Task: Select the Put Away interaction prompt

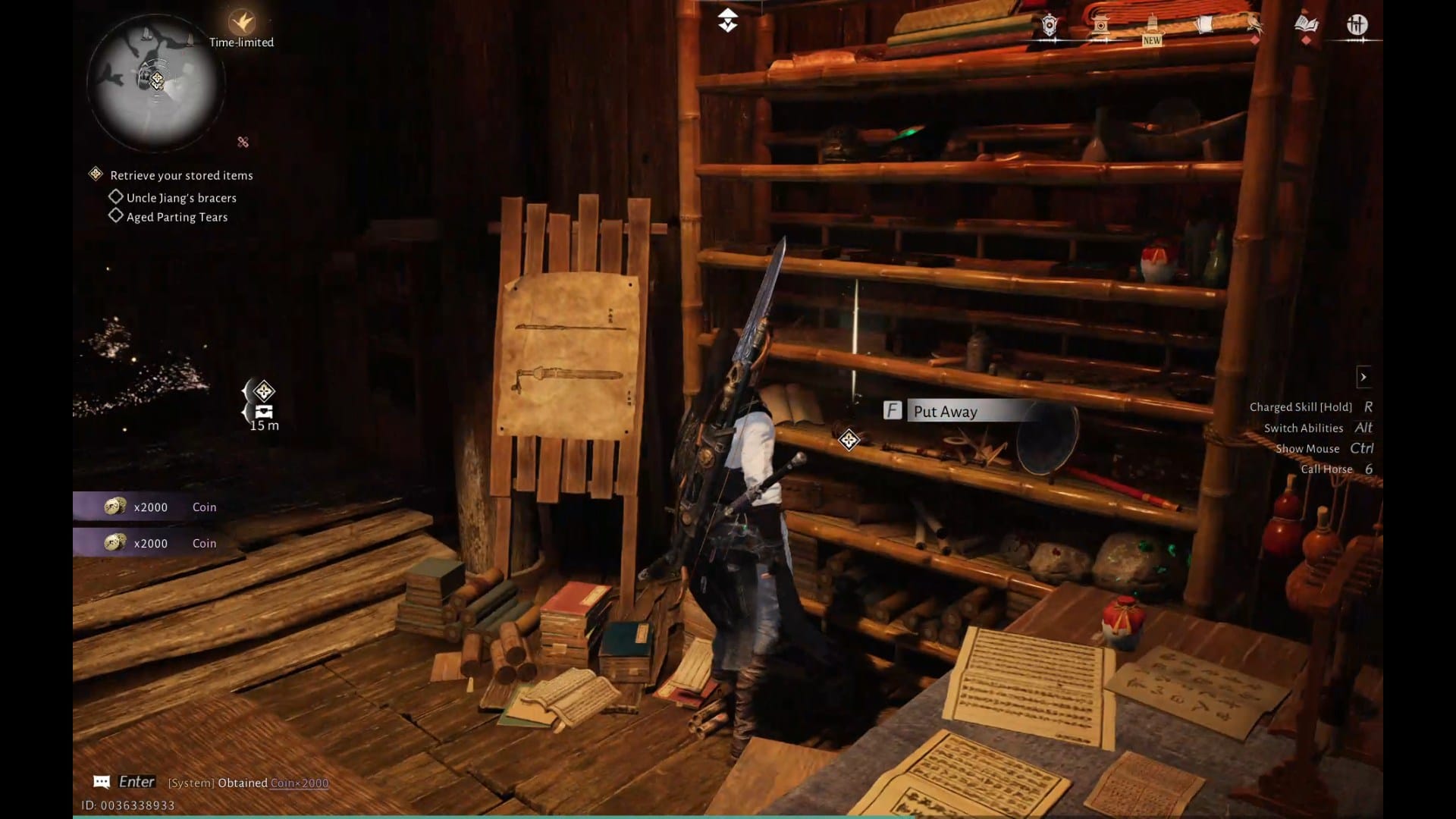Action: [945, 411]
